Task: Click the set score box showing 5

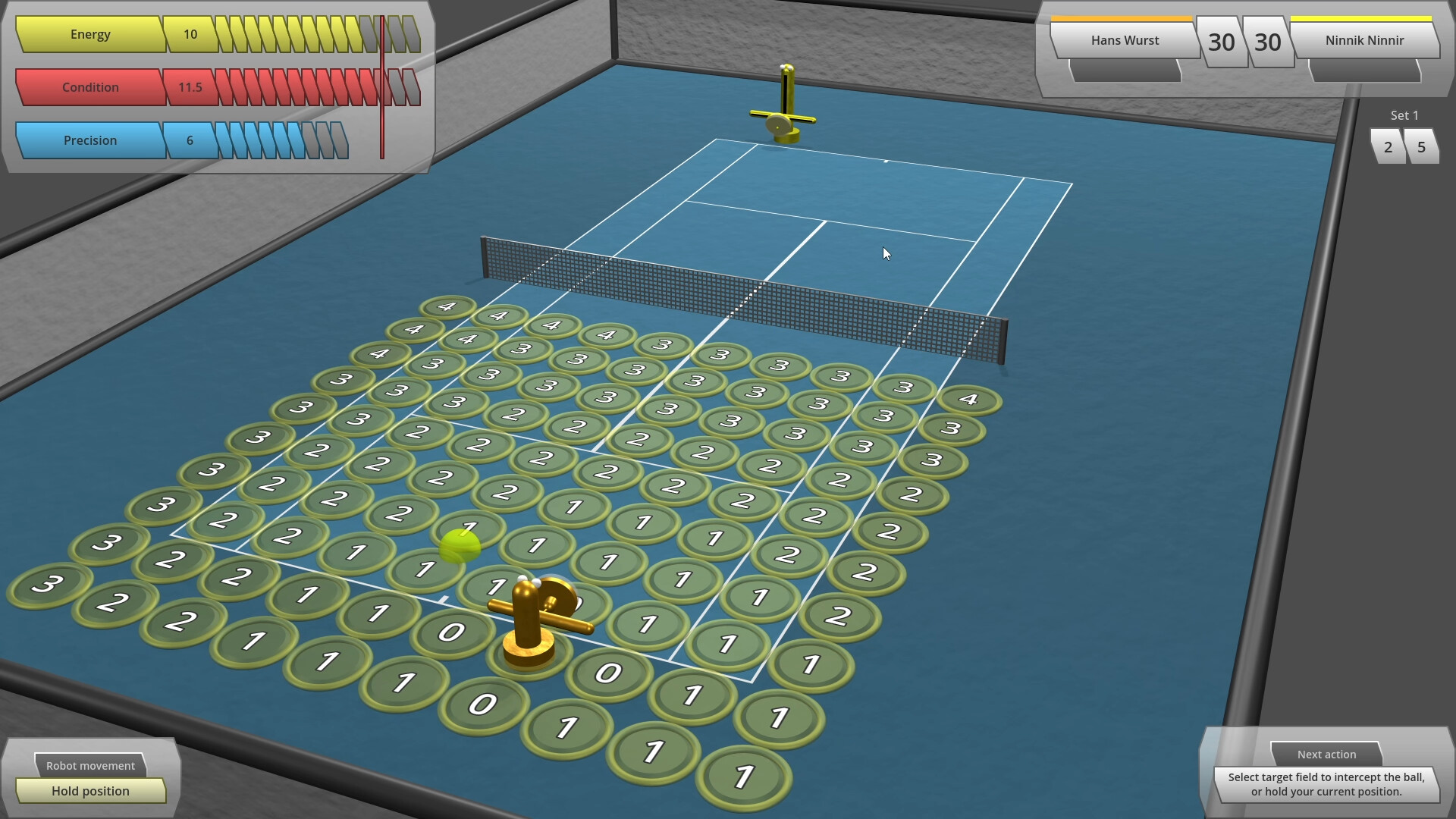Action: click(x=1422, y=146)
